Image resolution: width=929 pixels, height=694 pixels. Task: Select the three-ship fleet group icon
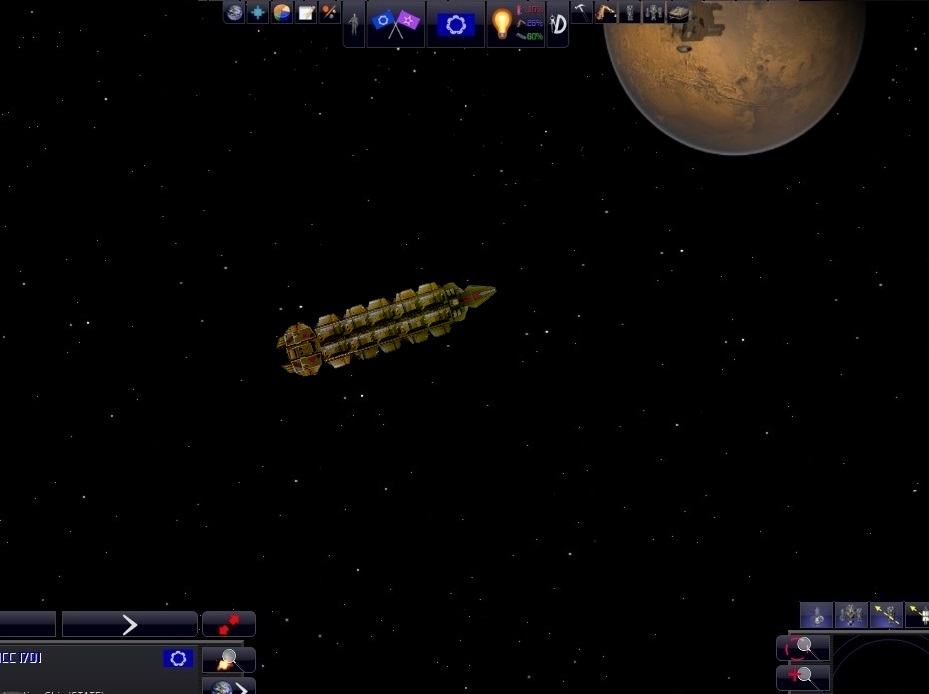pos(851,615)
